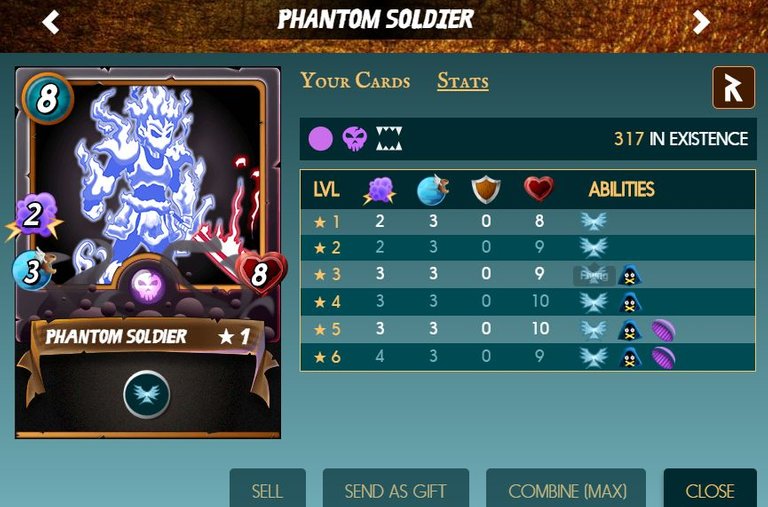Sell the Phantom Soldier card

[267, 490]
